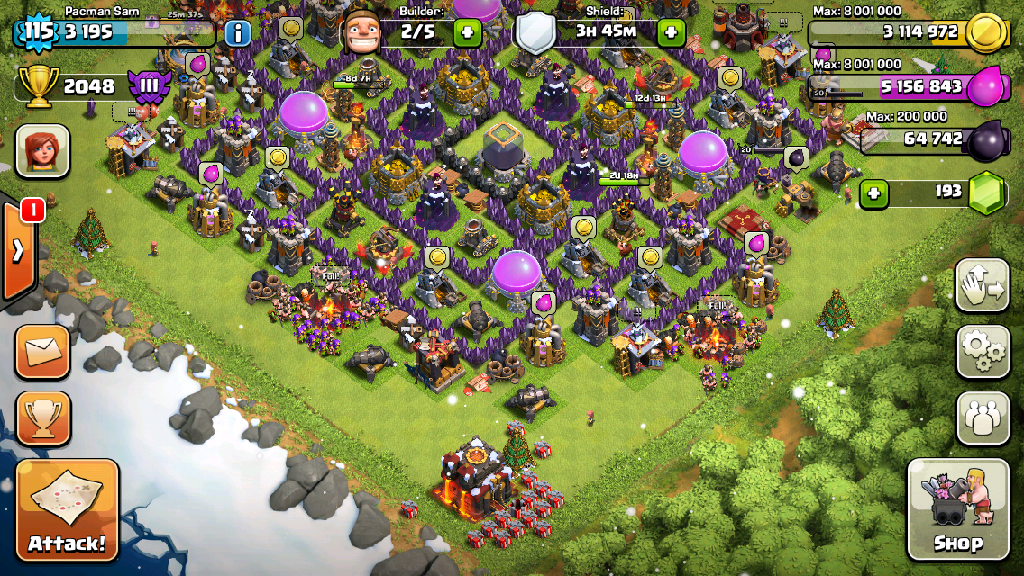Open the mail envelope inbox

(x=43, y=351)
